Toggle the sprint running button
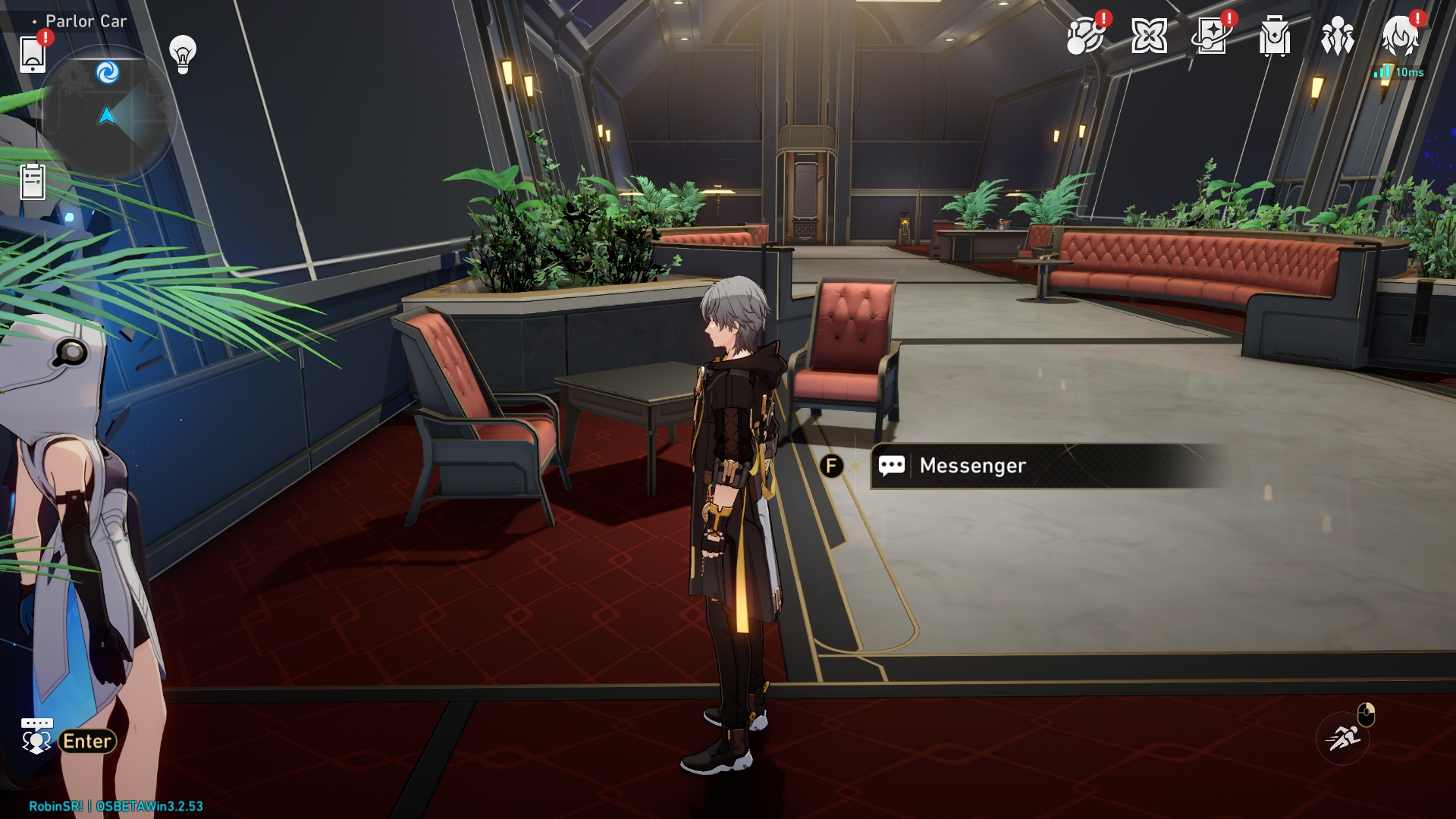This screenshot has height=819, width=1456. [1343, 736]
